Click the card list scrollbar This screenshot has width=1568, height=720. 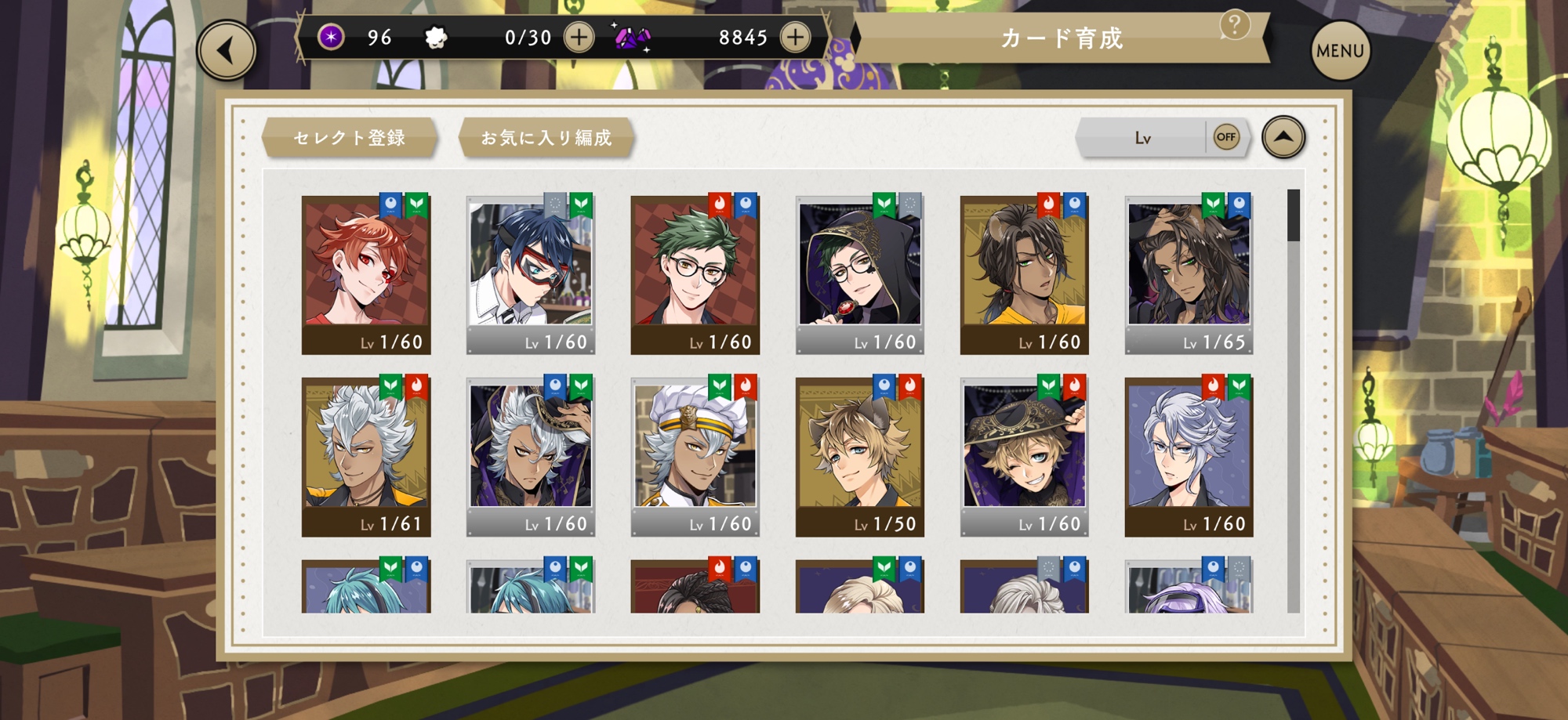pyautogui.click(x=1294, y=400)
